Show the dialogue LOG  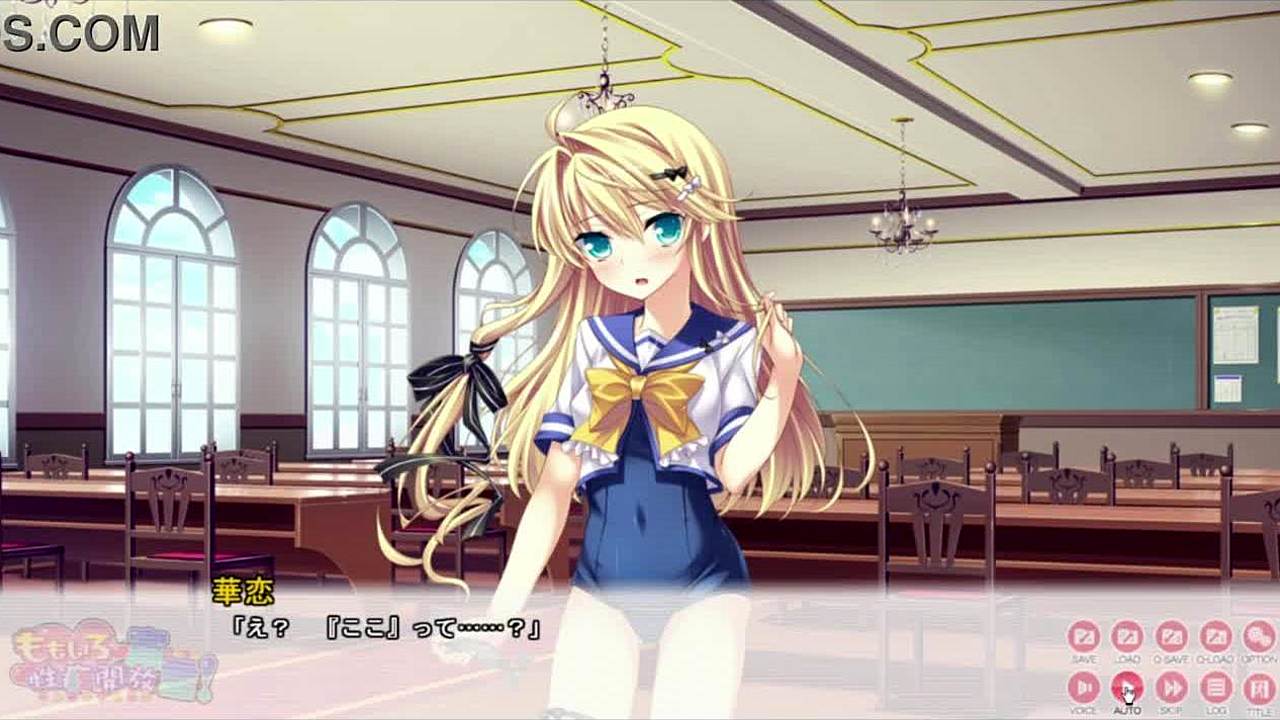(x=1215, y=687)
